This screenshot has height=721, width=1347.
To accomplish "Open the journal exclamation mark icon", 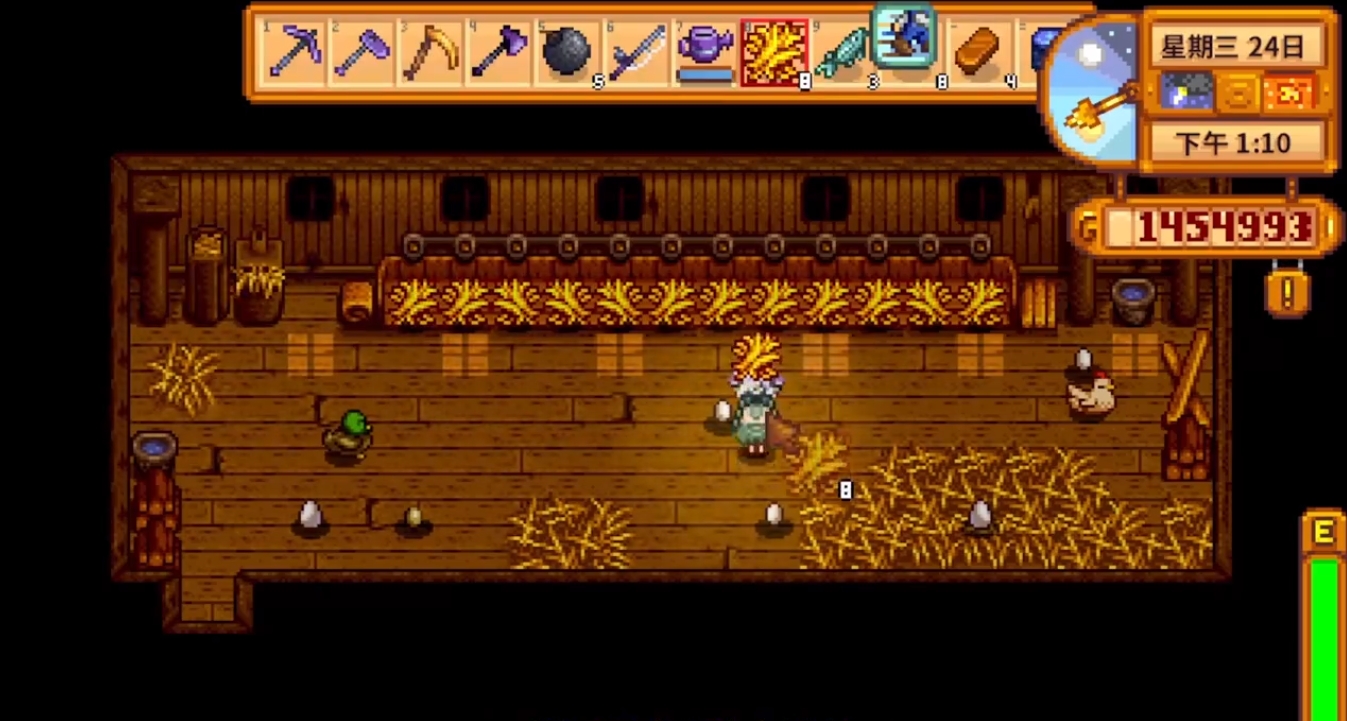I will pos(1288,293).
